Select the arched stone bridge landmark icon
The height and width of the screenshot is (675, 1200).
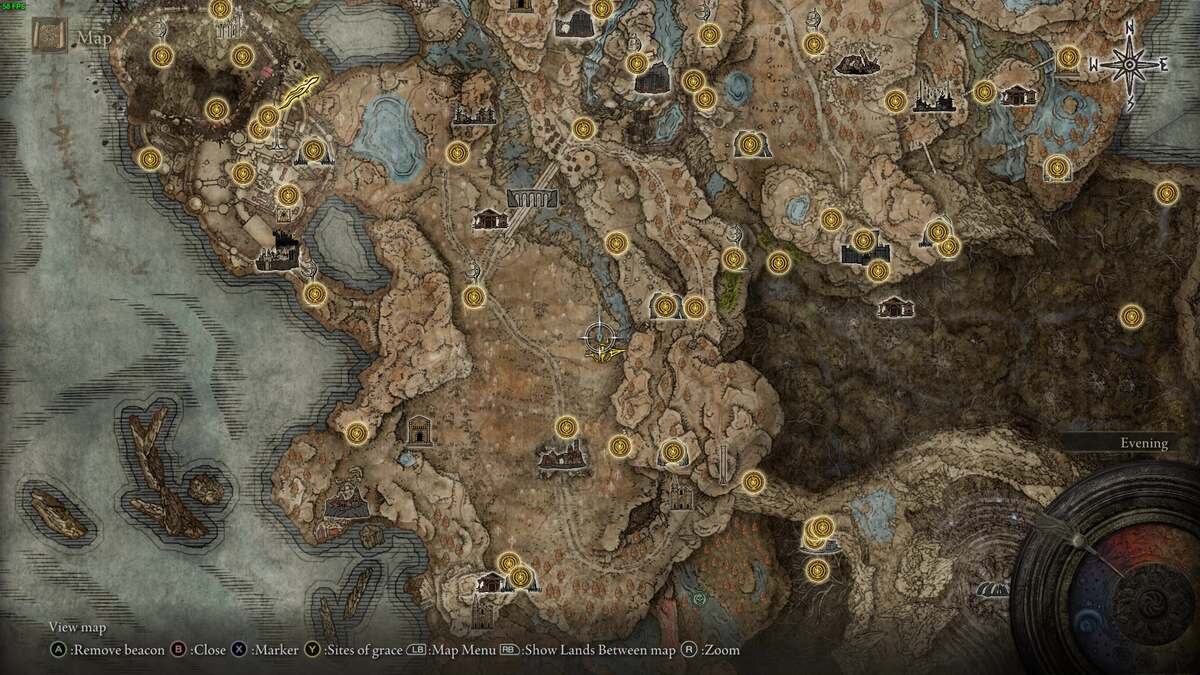click(x=530, y=198)
